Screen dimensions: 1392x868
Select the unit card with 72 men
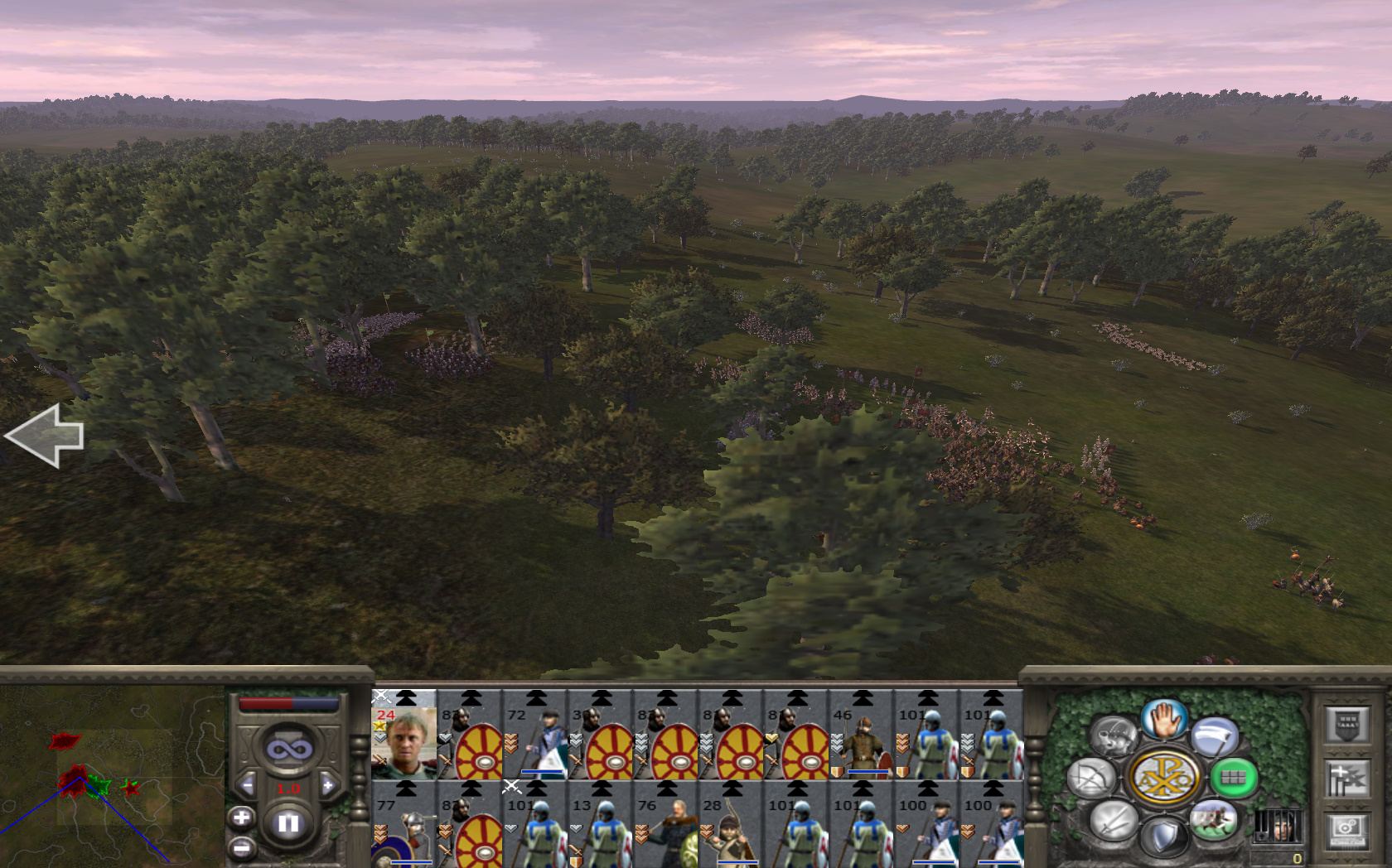(534, 735)
